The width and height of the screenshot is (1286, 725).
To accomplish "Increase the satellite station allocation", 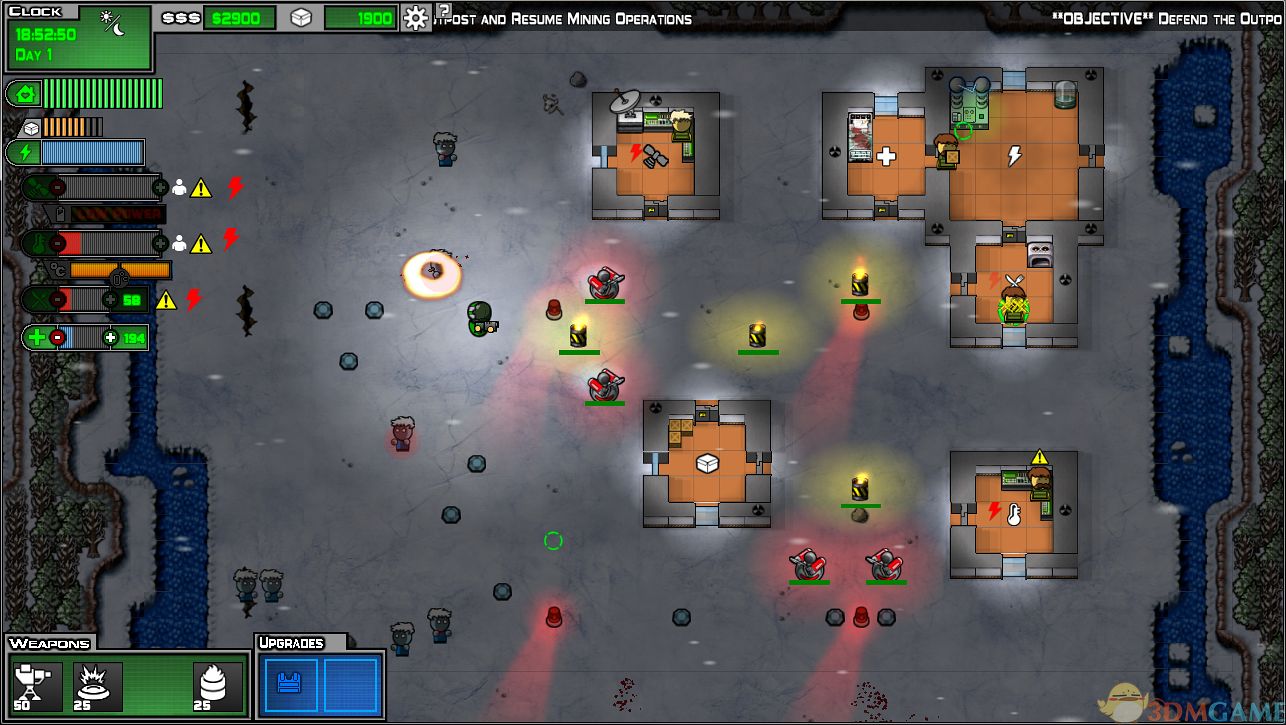I will (160, 187).
